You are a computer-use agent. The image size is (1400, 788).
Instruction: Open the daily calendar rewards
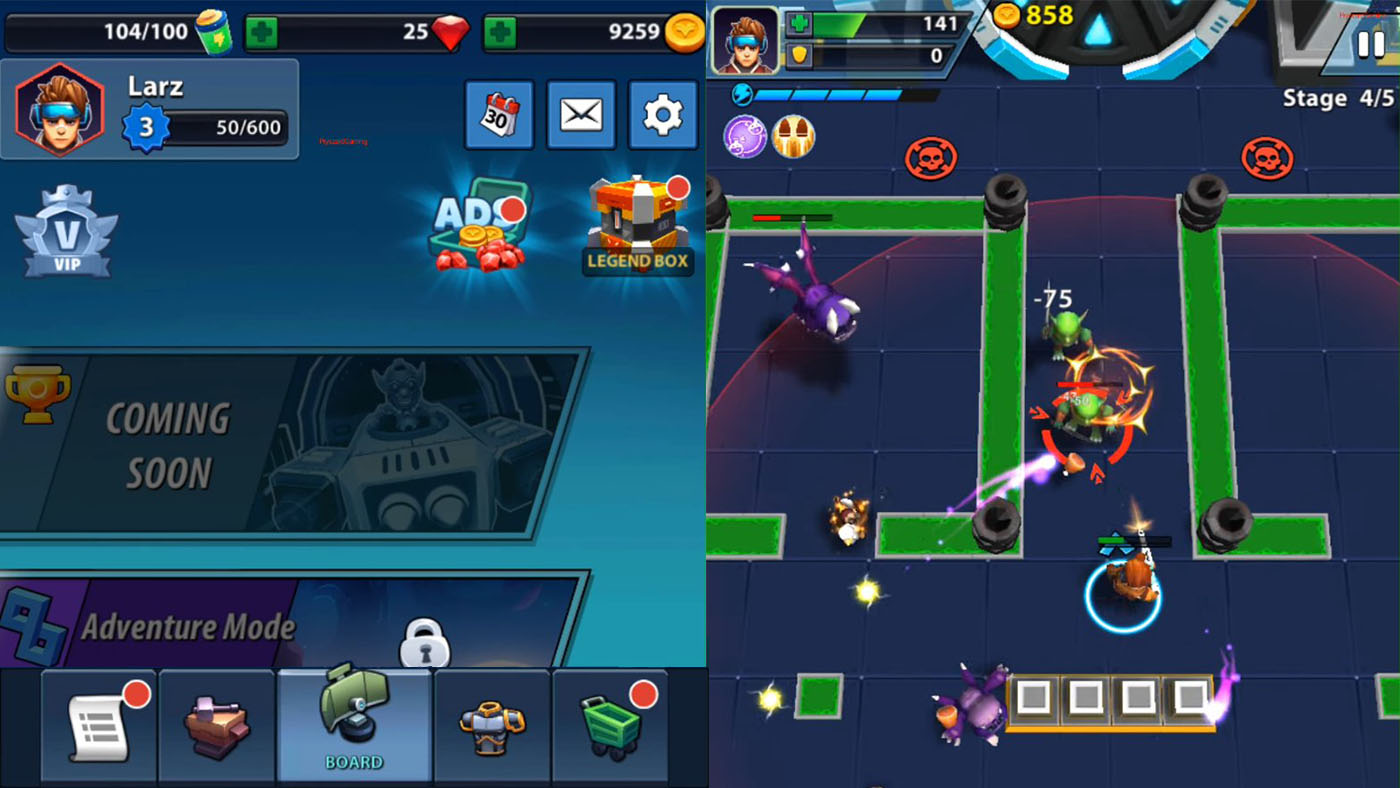(x=498, y=114)
